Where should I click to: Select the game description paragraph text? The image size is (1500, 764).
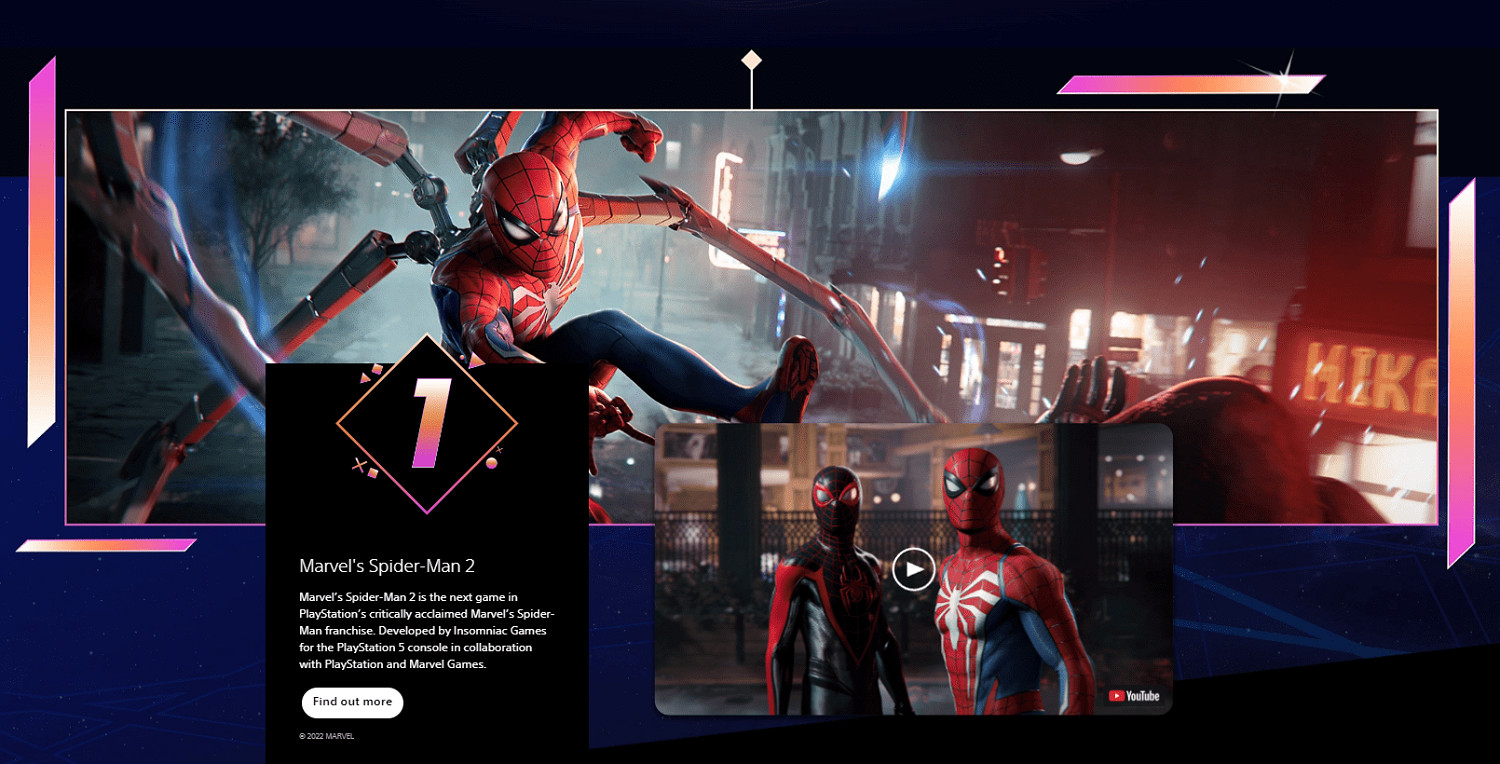click(x=425, y=631)
